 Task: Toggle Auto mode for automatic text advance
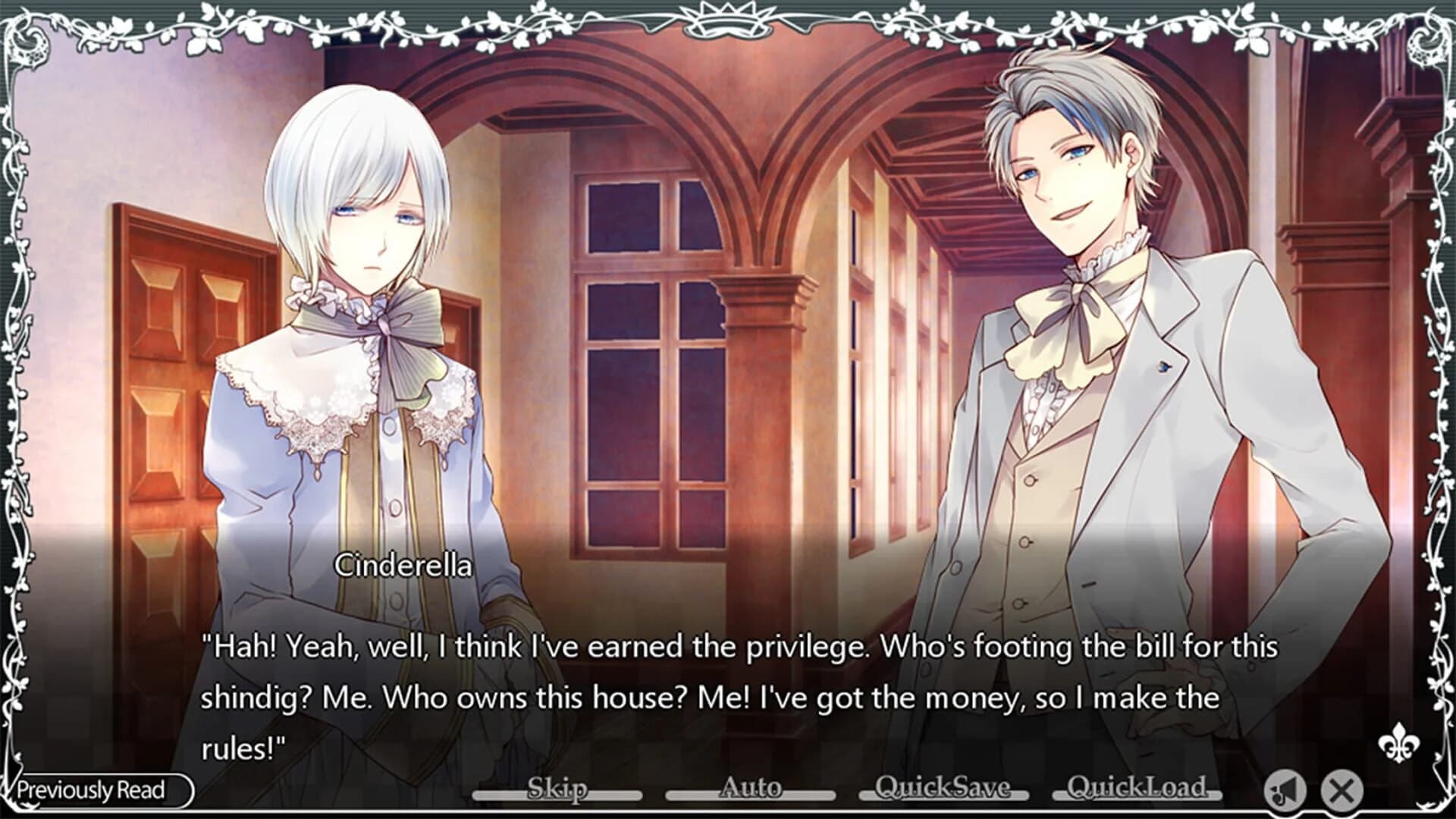(x=751, y=790)
